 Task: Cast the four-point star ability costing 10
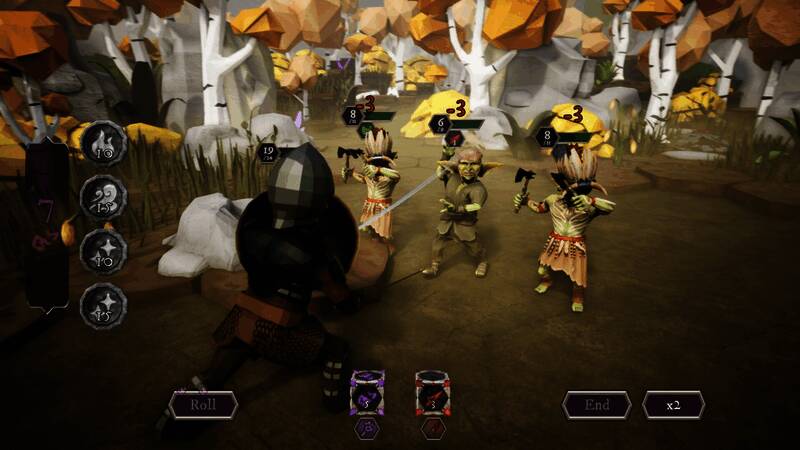[x=103, y=249]
